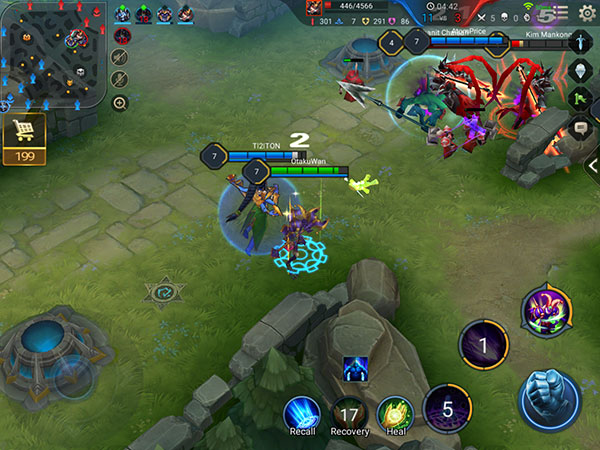
Task: Activate the ultimate ability icon
Action: click(547, 311)
